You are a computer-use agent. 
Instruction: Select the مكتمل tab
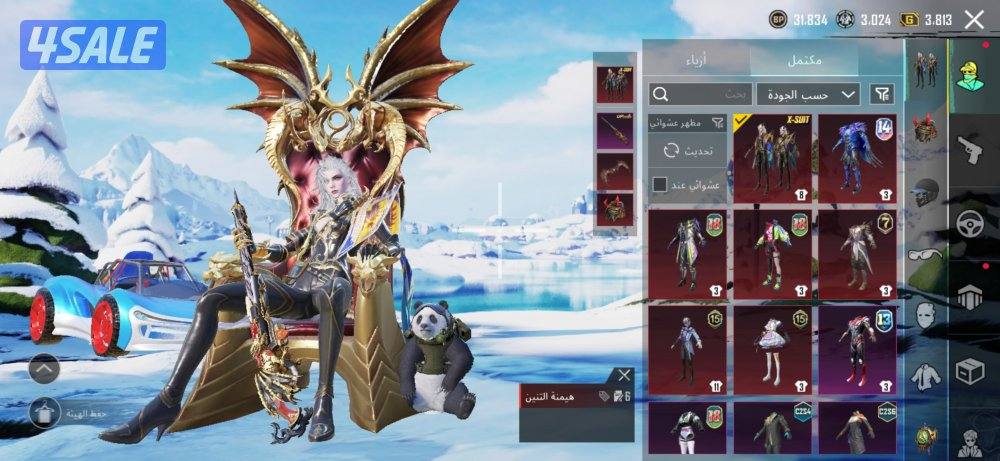[x=804, y=59]
